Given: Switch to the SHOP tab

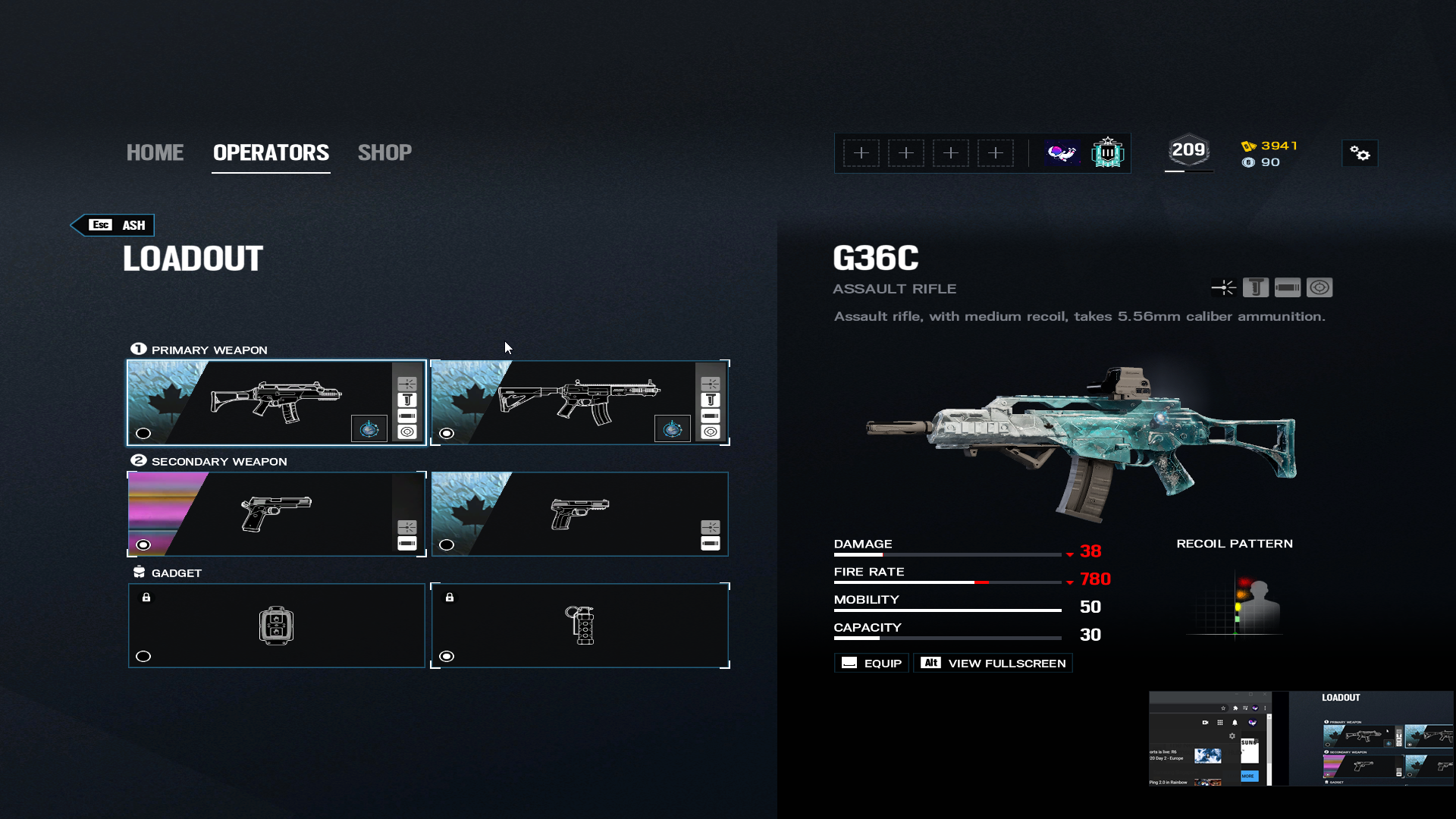Looking at the screenshot, I should point(384,152).
